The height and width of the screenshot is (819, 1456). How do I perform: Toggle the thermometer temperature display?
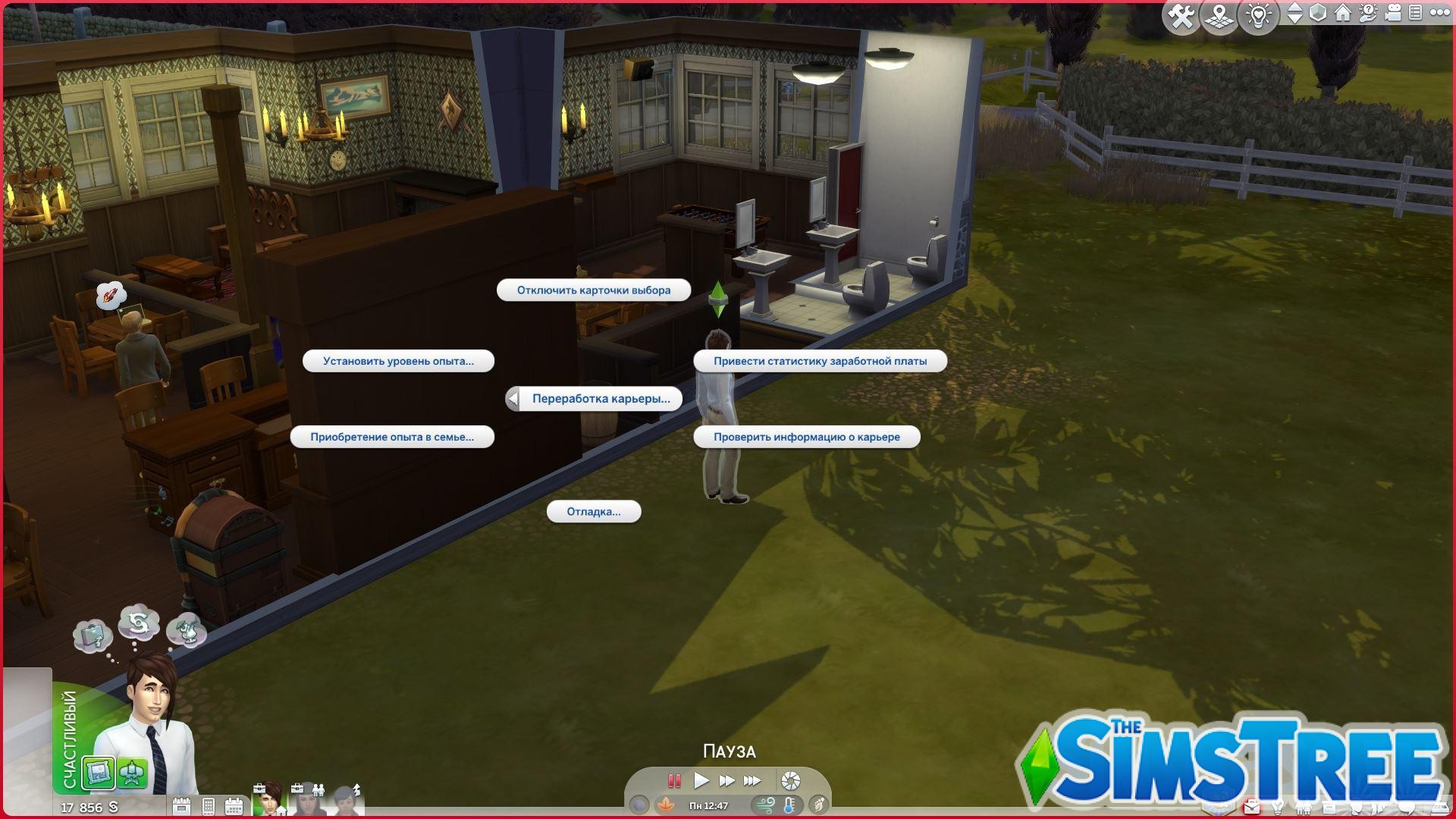tap(788, 806)
